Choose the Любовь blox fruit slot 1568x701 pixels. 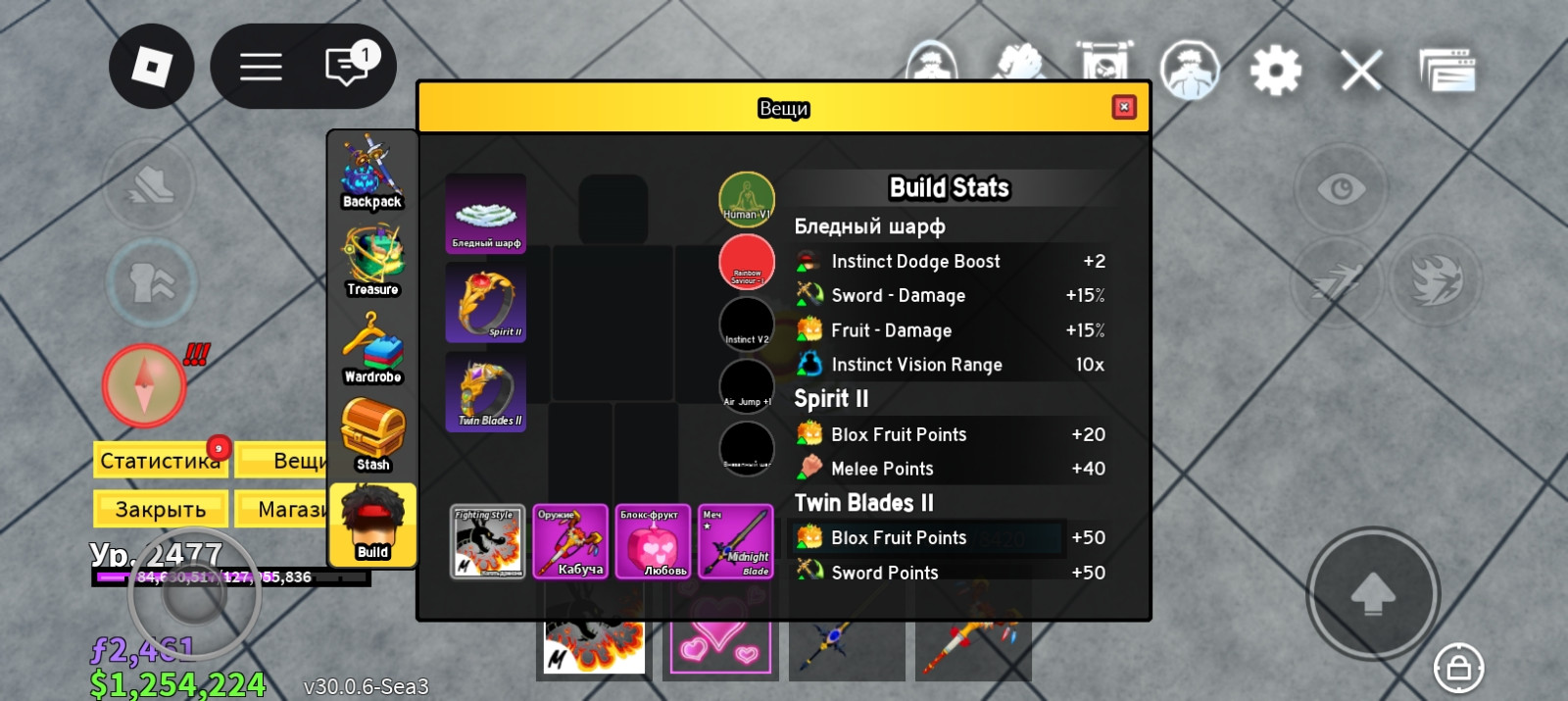653,541
